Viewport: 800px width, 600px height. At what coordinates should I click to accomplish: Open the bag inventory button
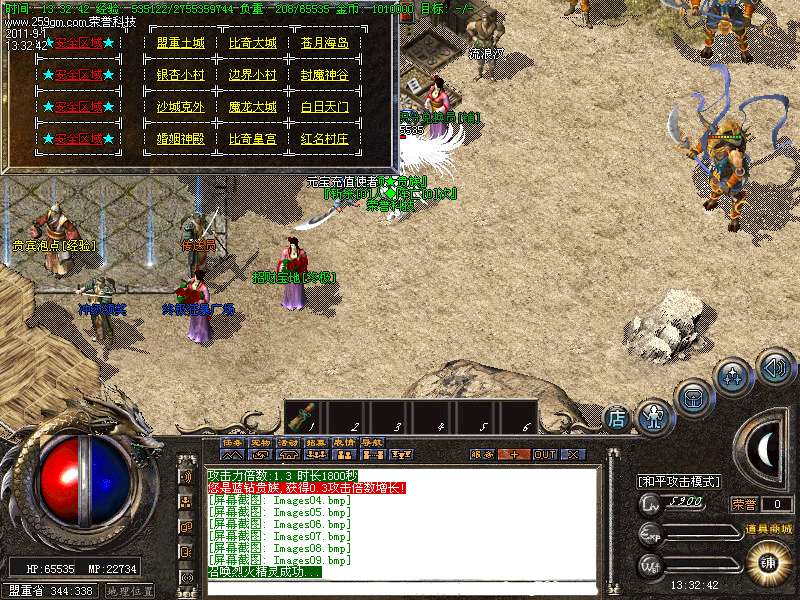point(693,397)
